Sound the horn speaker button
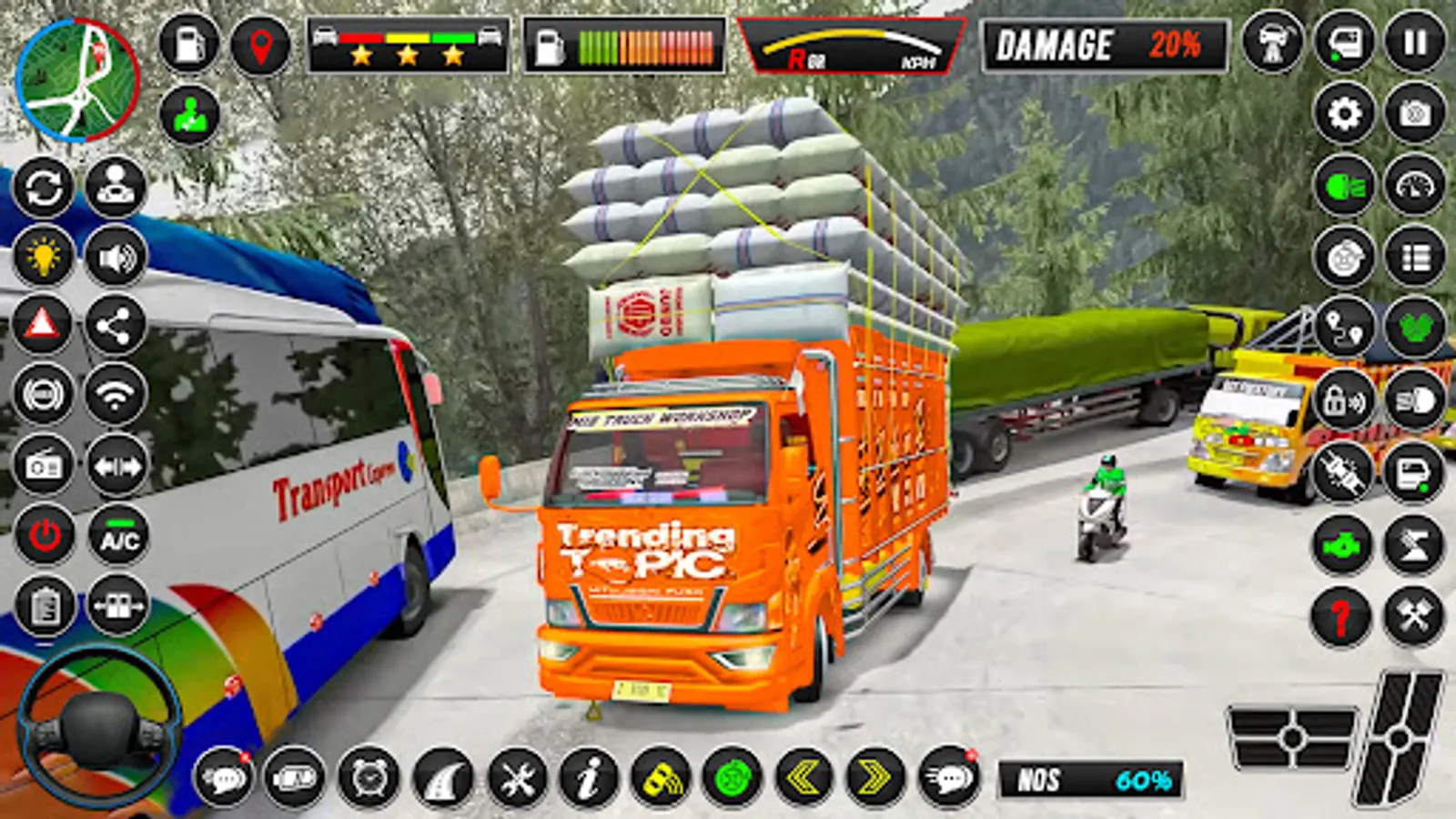This screenshot has height=819, width=1456. coord(116,258)
